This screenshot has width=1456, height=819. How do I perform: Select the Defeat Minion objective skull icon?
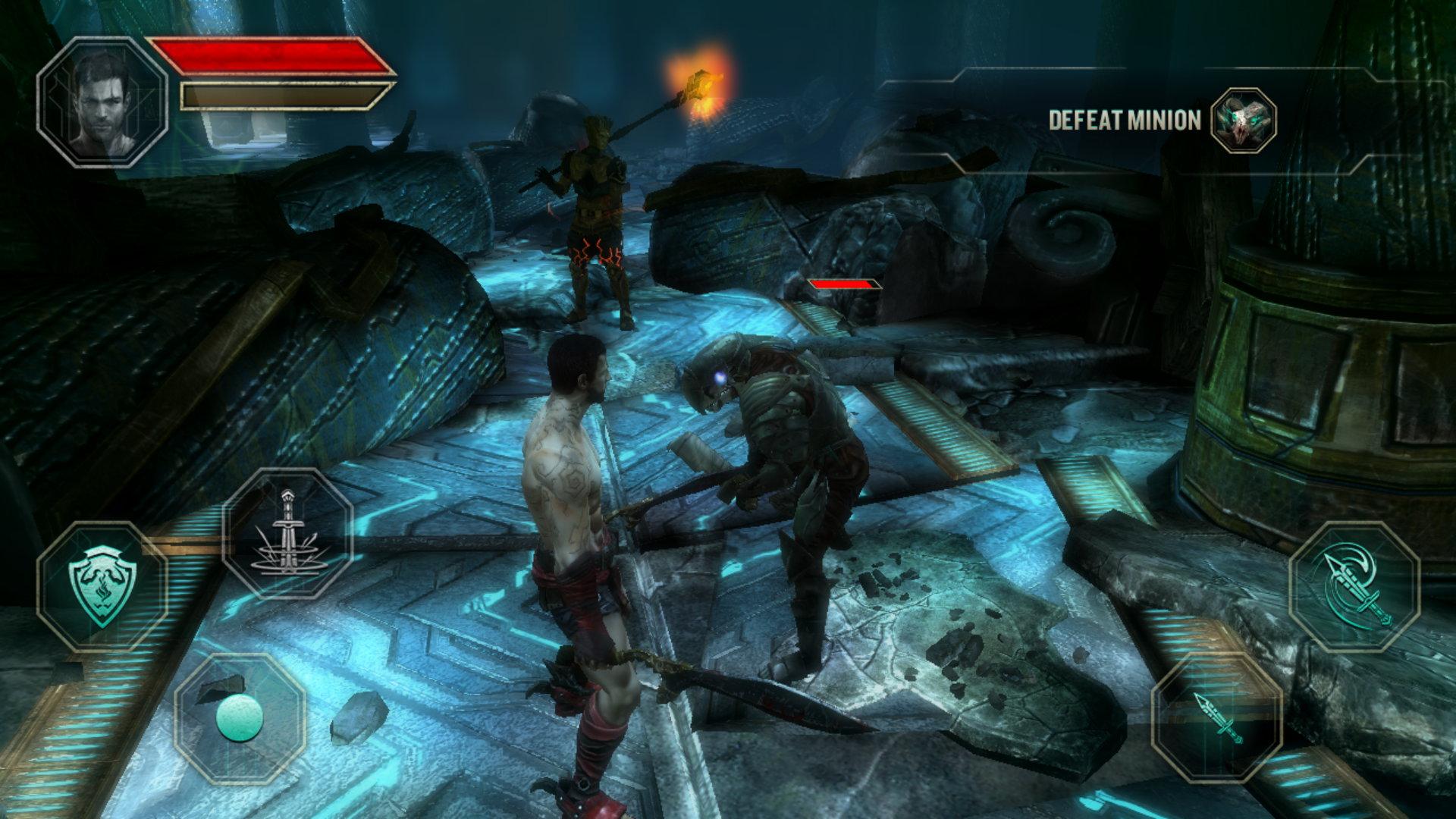click(1244, 120)
